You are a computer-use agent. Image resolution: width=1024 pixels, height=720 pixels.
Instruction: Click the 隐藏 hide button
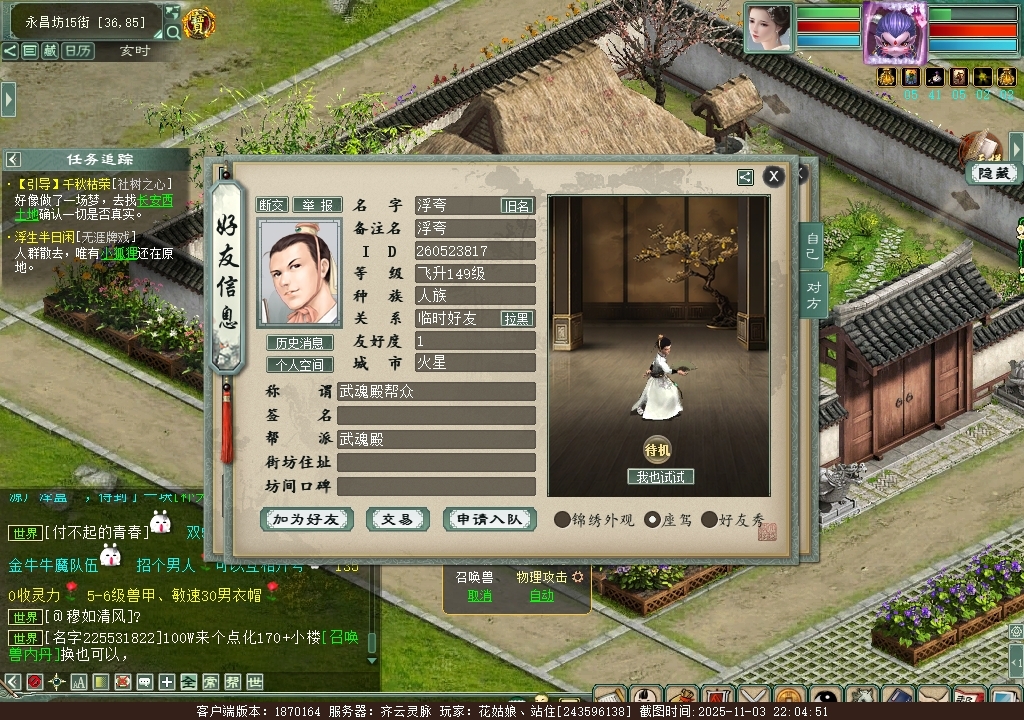tap(993, 173)
